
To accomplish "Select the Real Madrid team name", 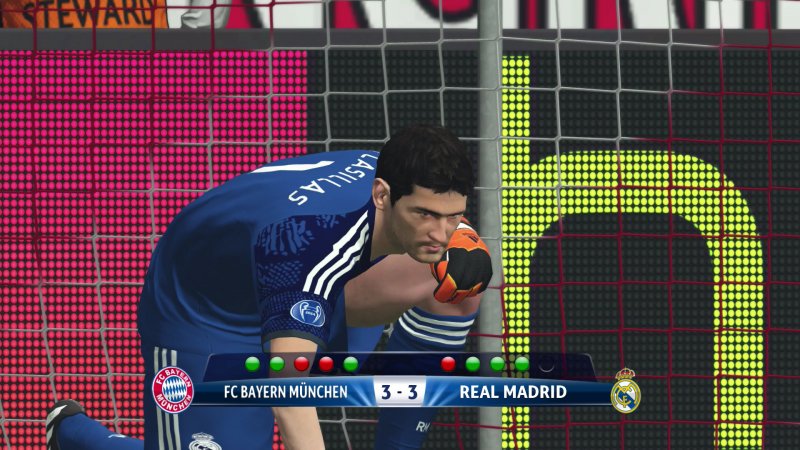I will pos(513,391).
